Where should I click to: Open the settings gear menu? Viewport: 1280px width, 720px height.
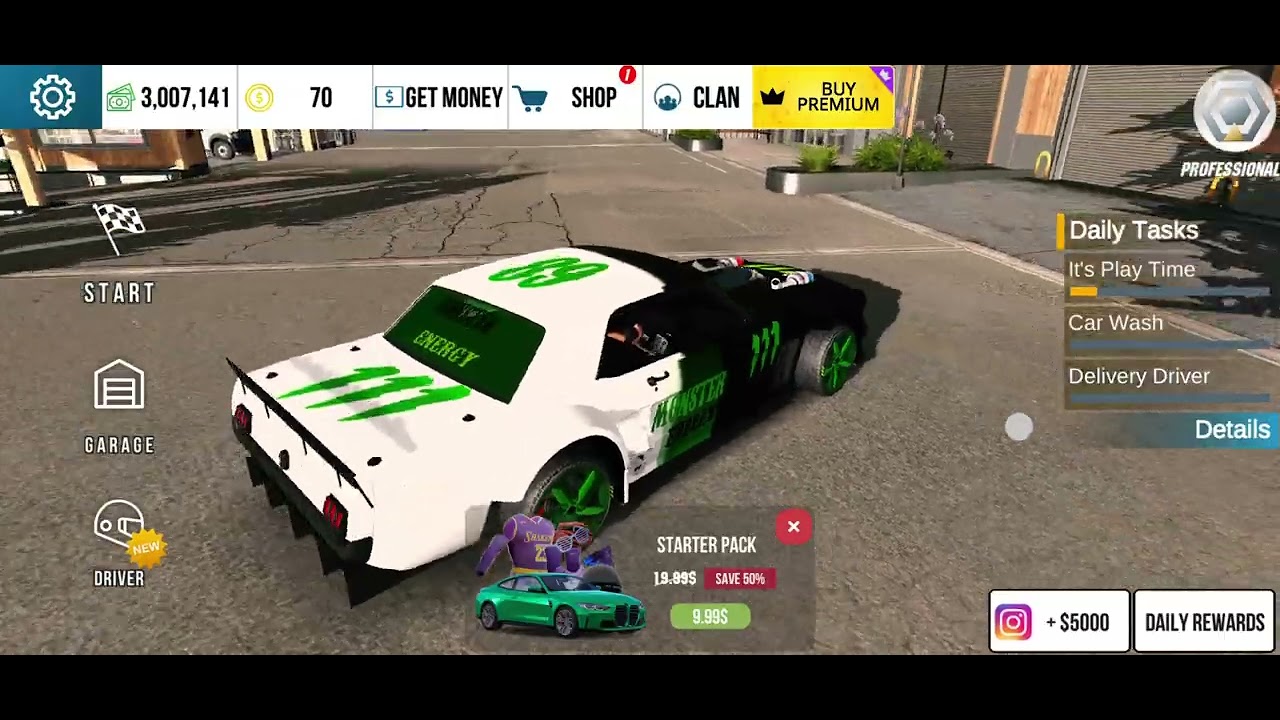click(x=52, y=97)
